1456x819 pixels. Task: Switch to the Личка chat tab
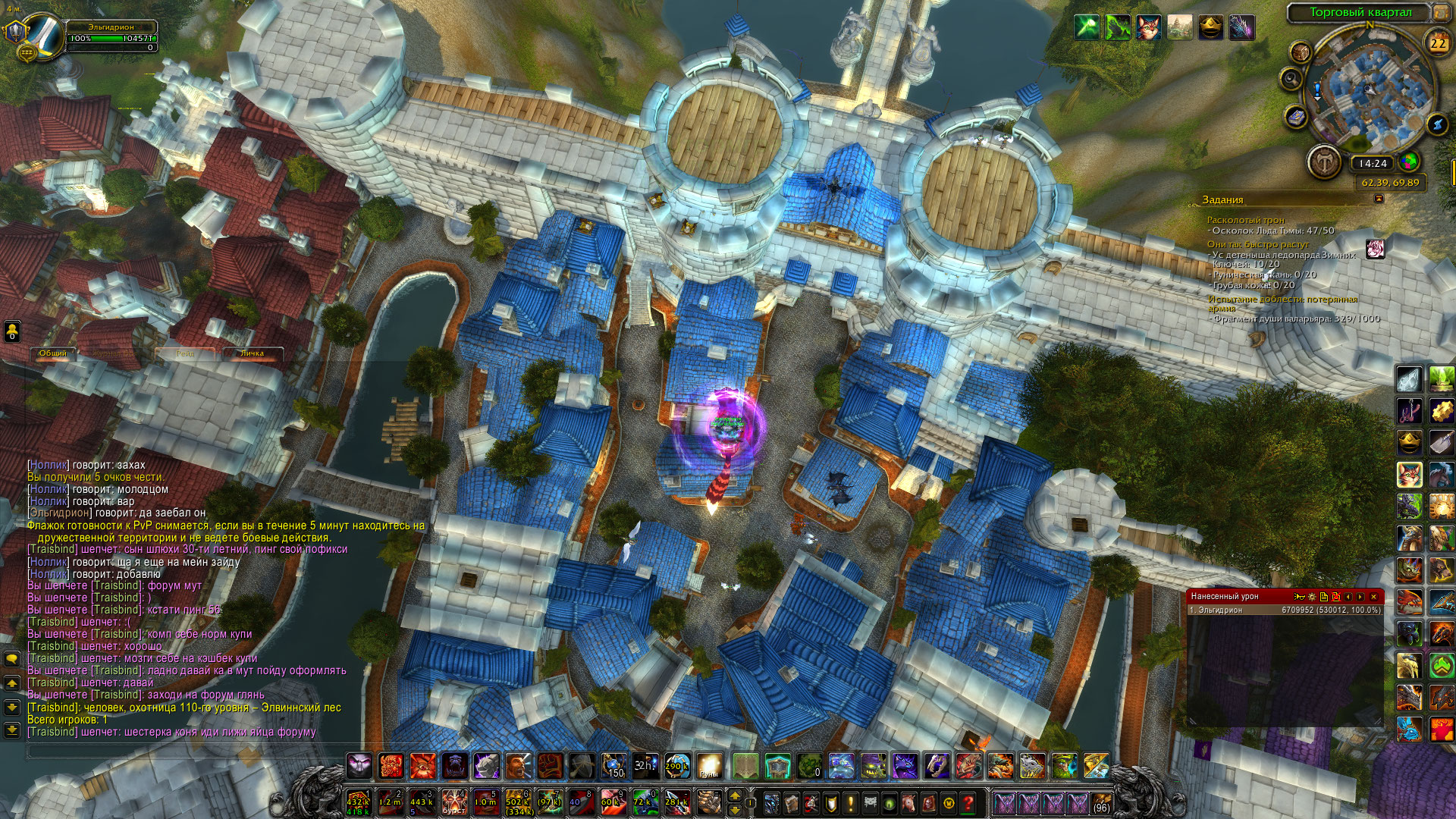pyautogui.click(x=252, y=353)
